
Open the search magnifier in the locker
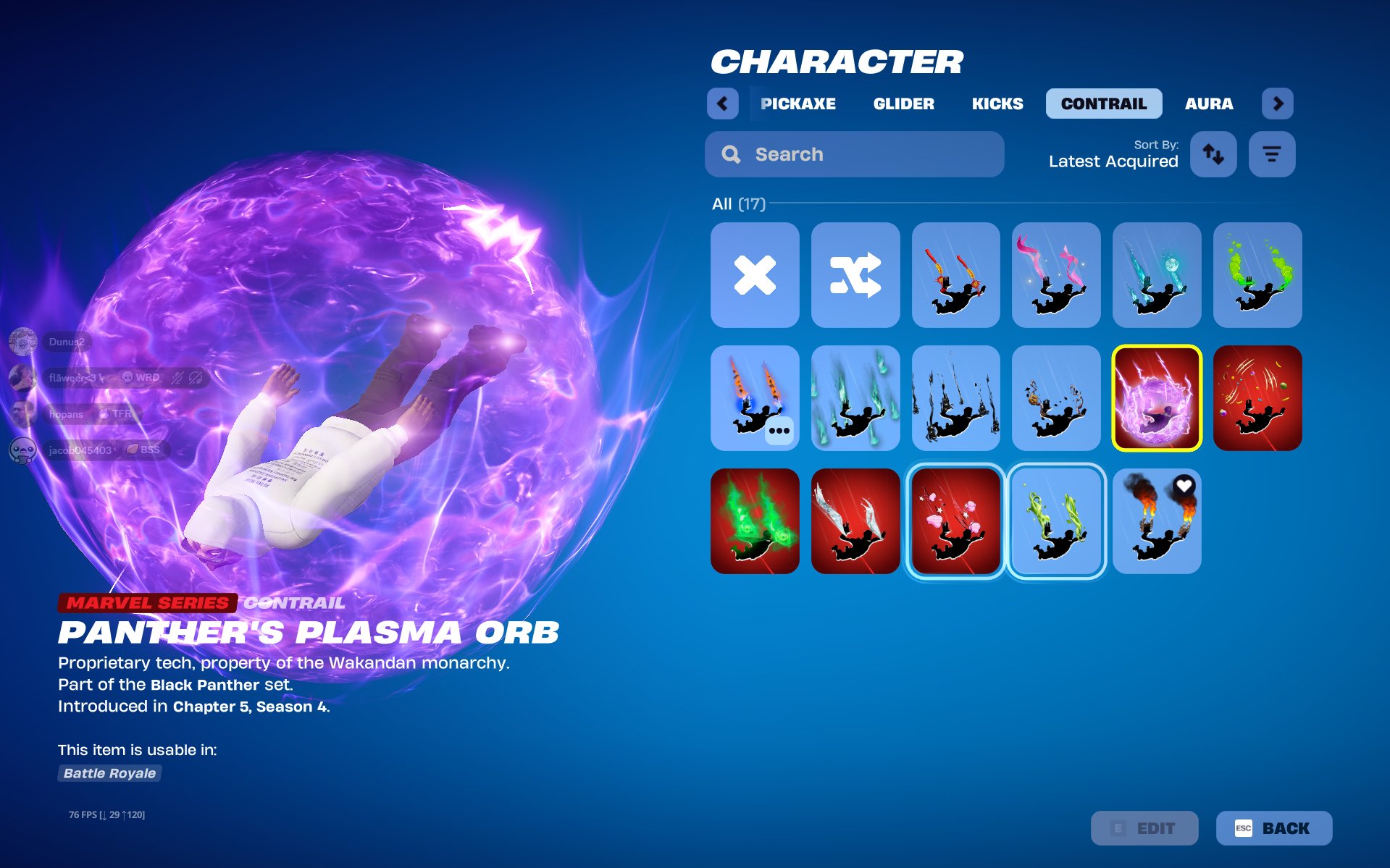(x=731, y=153)
